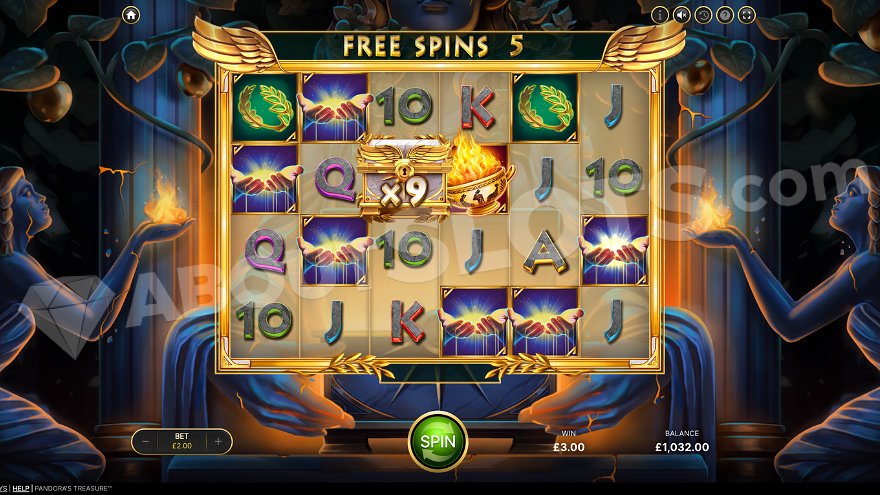This screenshot has width=880, height=495.
Task: Click the green SPIN button
Action: [438, 441]
